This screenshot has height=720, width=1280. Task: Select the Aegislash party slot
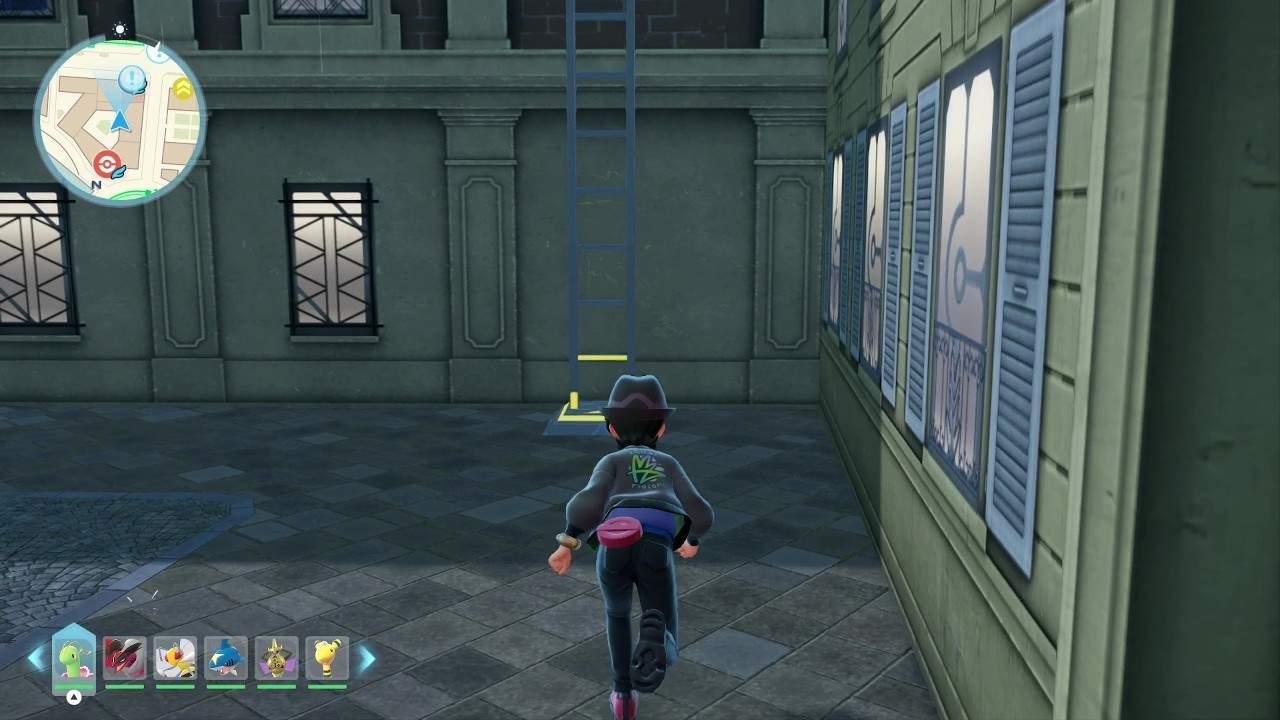coord(277,658)
